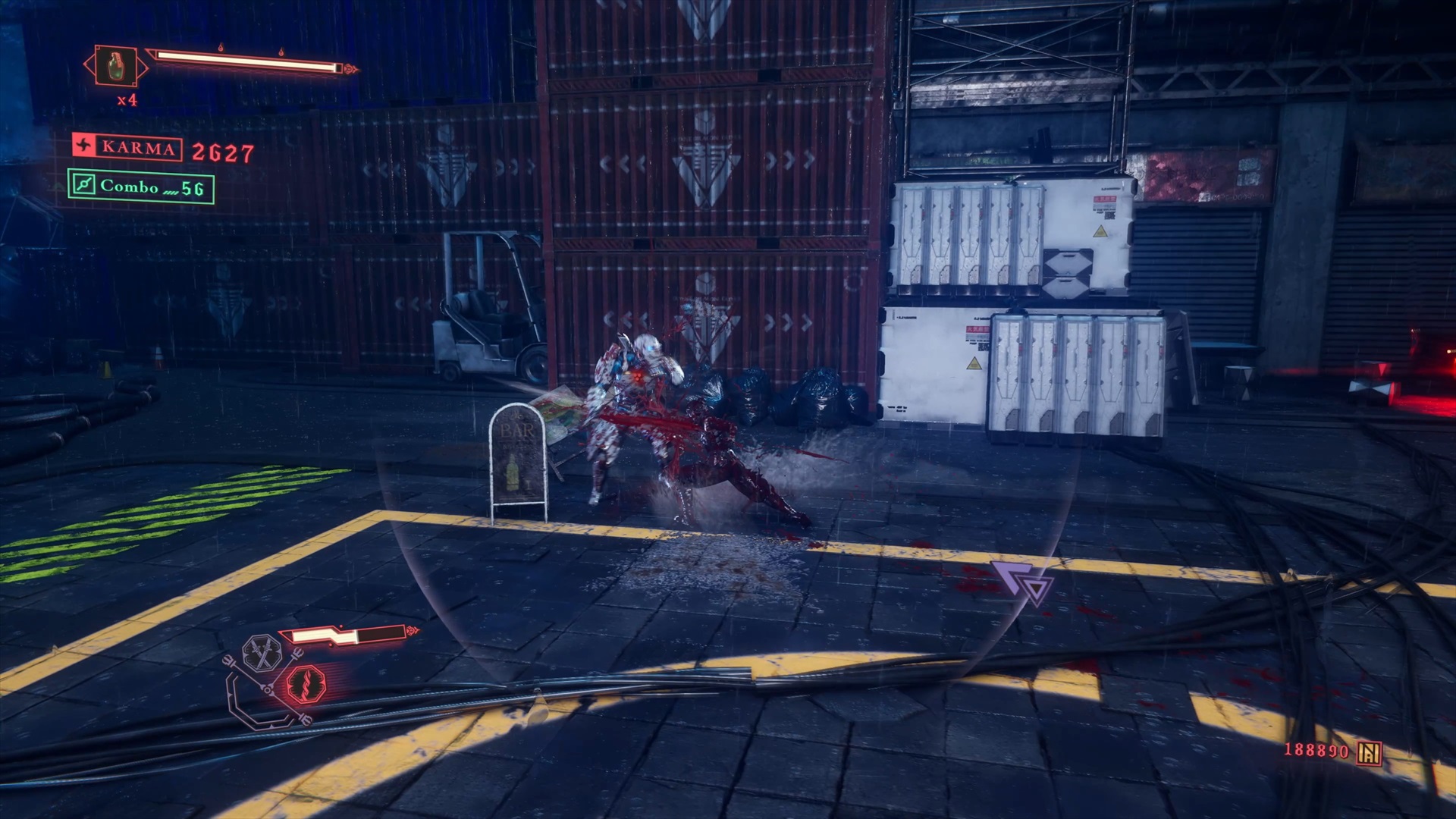Use the green healing flask item
Viewport: 1456px width, 819px height.
coord(116,66)
